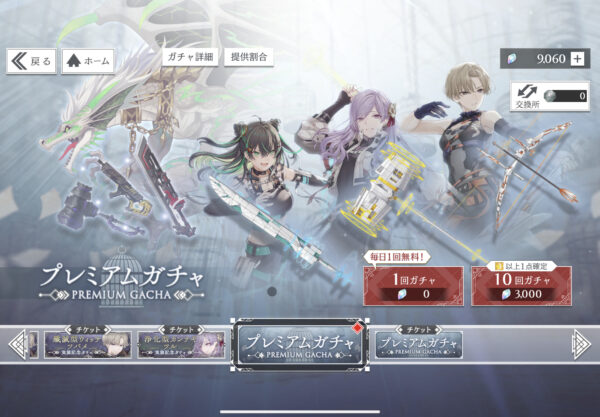Open the exchange shop (交換所)
600x417 pixels.
click(524, 96)
